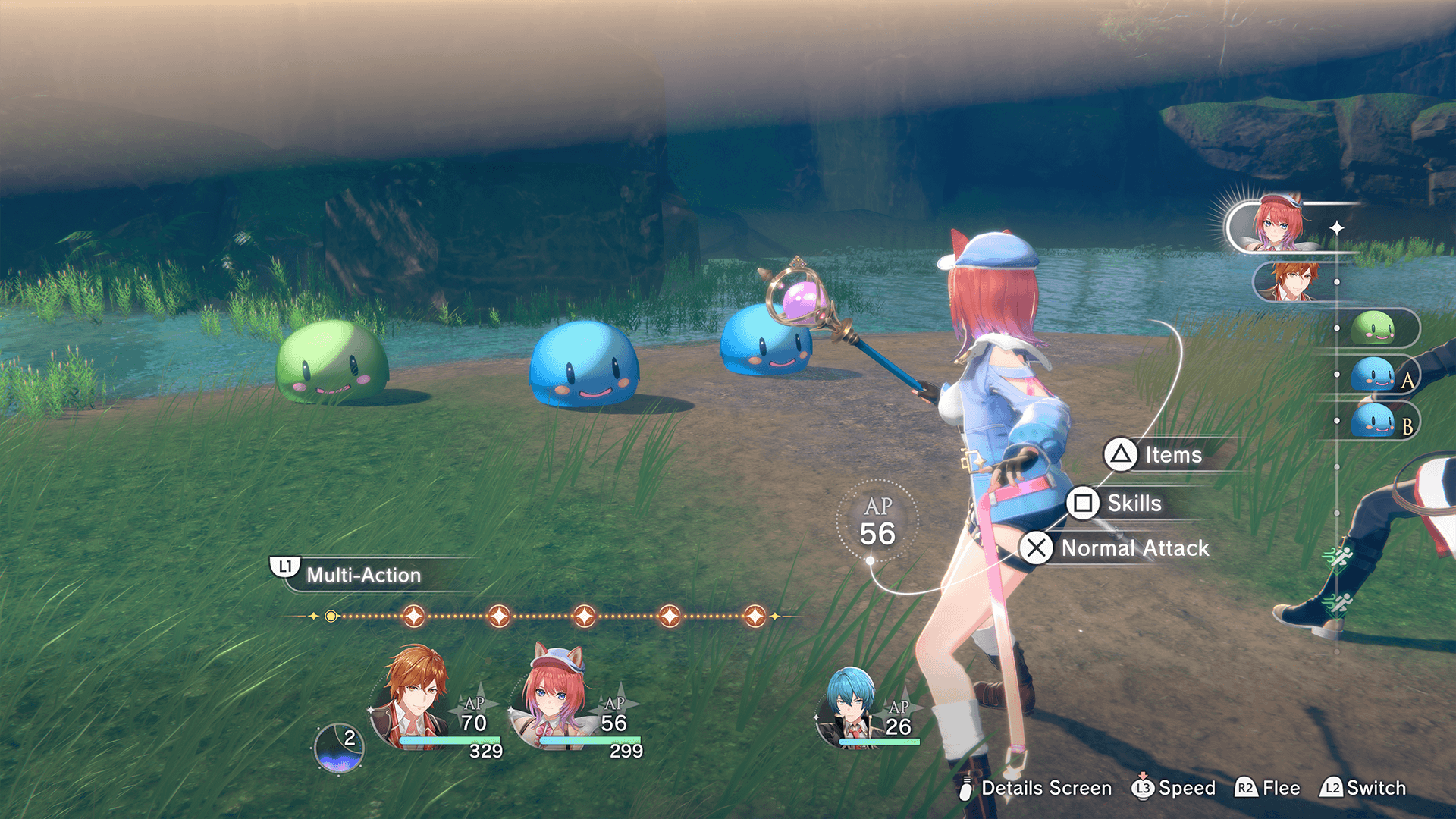
Task: Activate the Multi-Action option
Action: coord(349,574)
